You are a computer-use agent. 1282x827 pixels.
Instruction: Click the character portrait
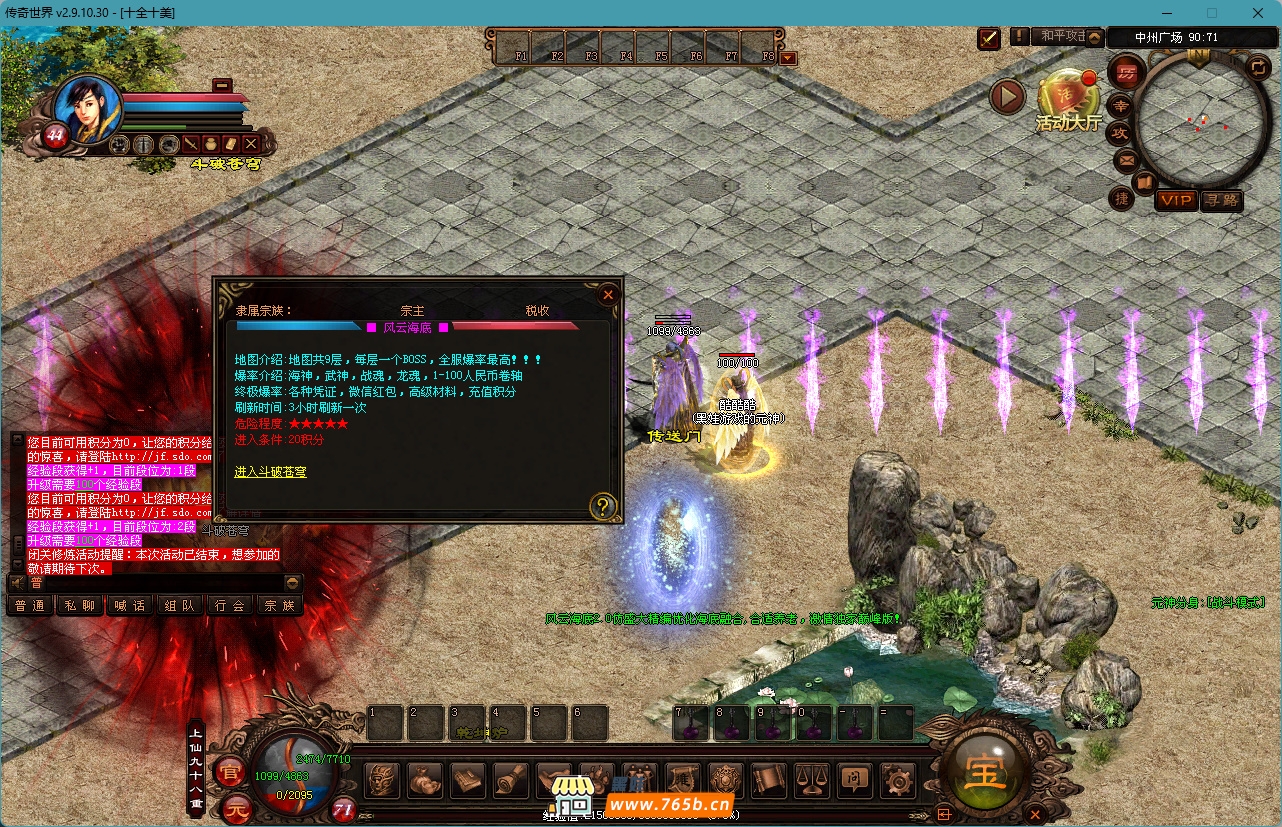[x=86, y=107]
